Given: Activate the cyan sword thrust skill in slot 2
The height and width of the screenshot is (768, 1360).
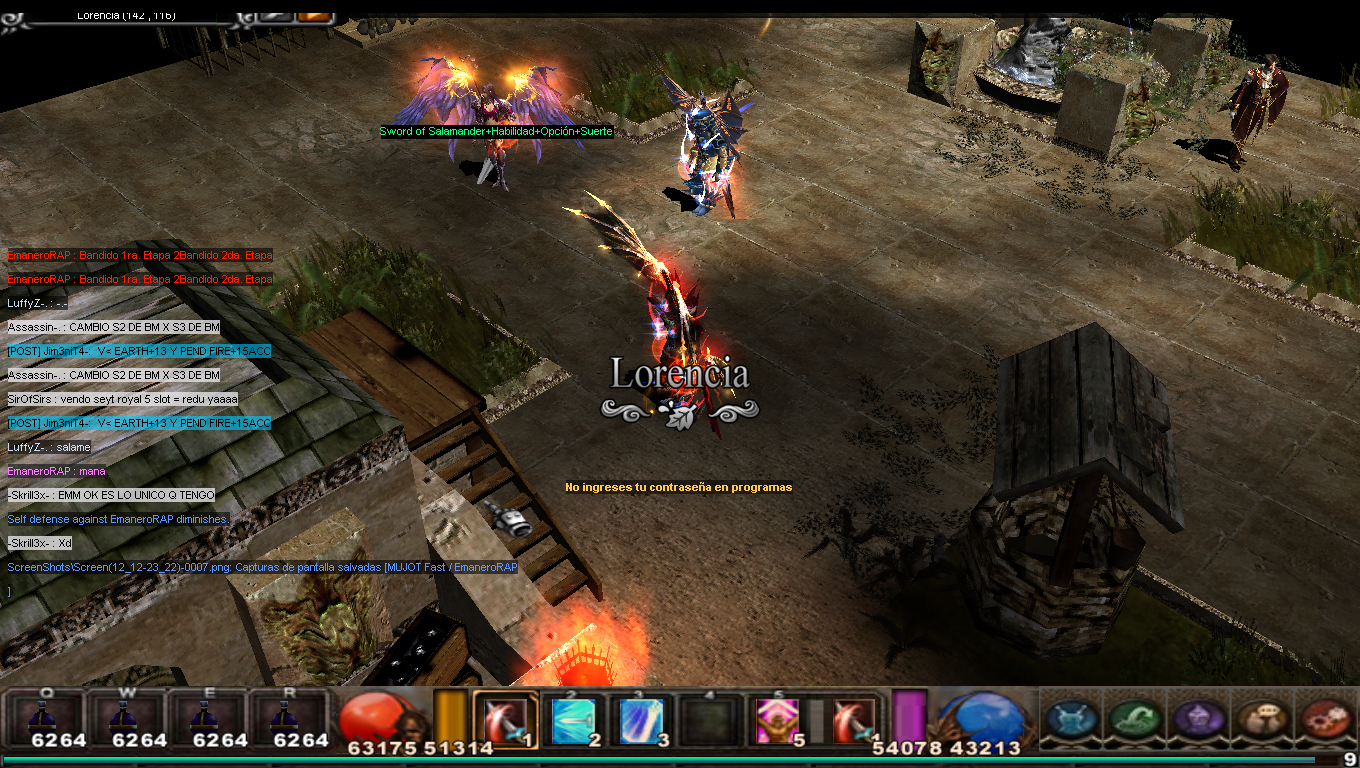Looking at the screenshot, I should (x=574, y=721).
